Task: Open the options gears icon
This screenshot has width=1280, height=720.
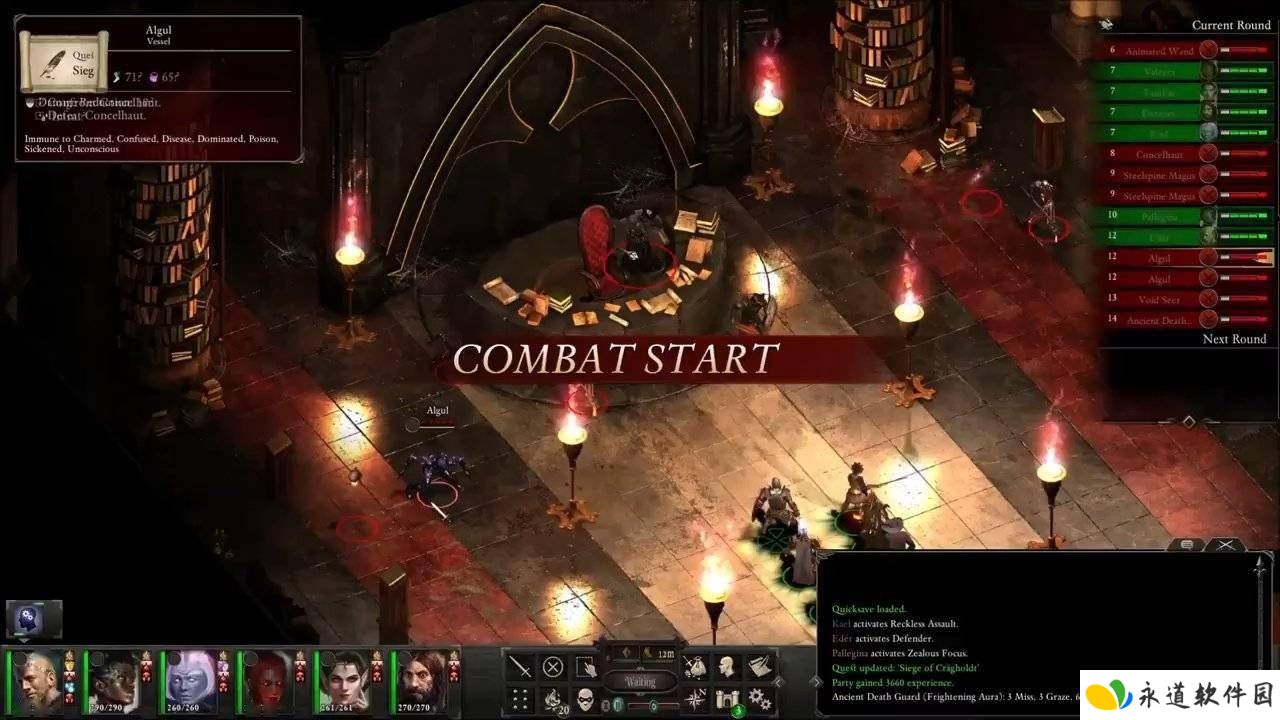Action: (x=760, y=699)
